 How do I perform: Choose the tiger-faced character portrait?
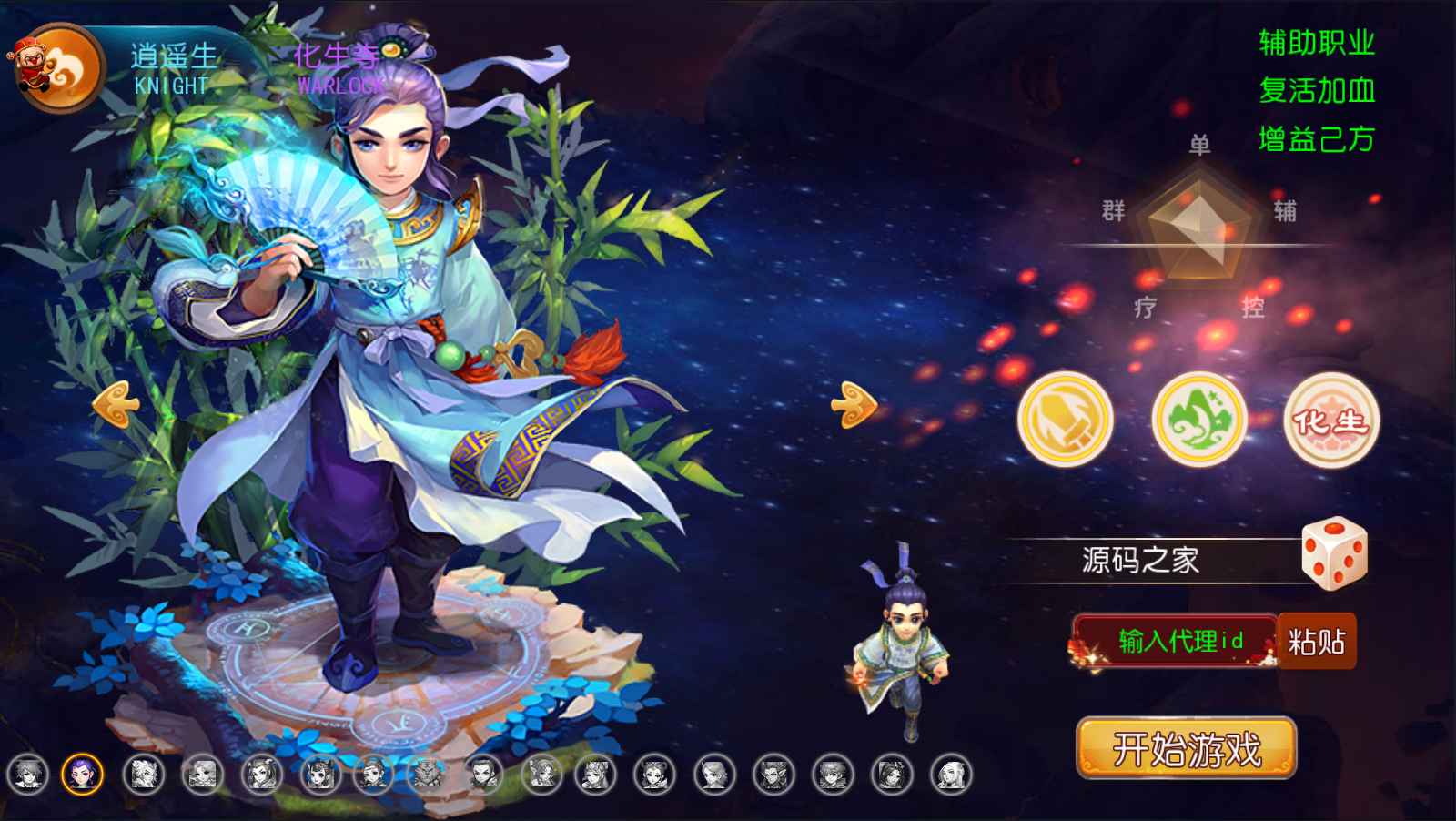pos(426,775)
